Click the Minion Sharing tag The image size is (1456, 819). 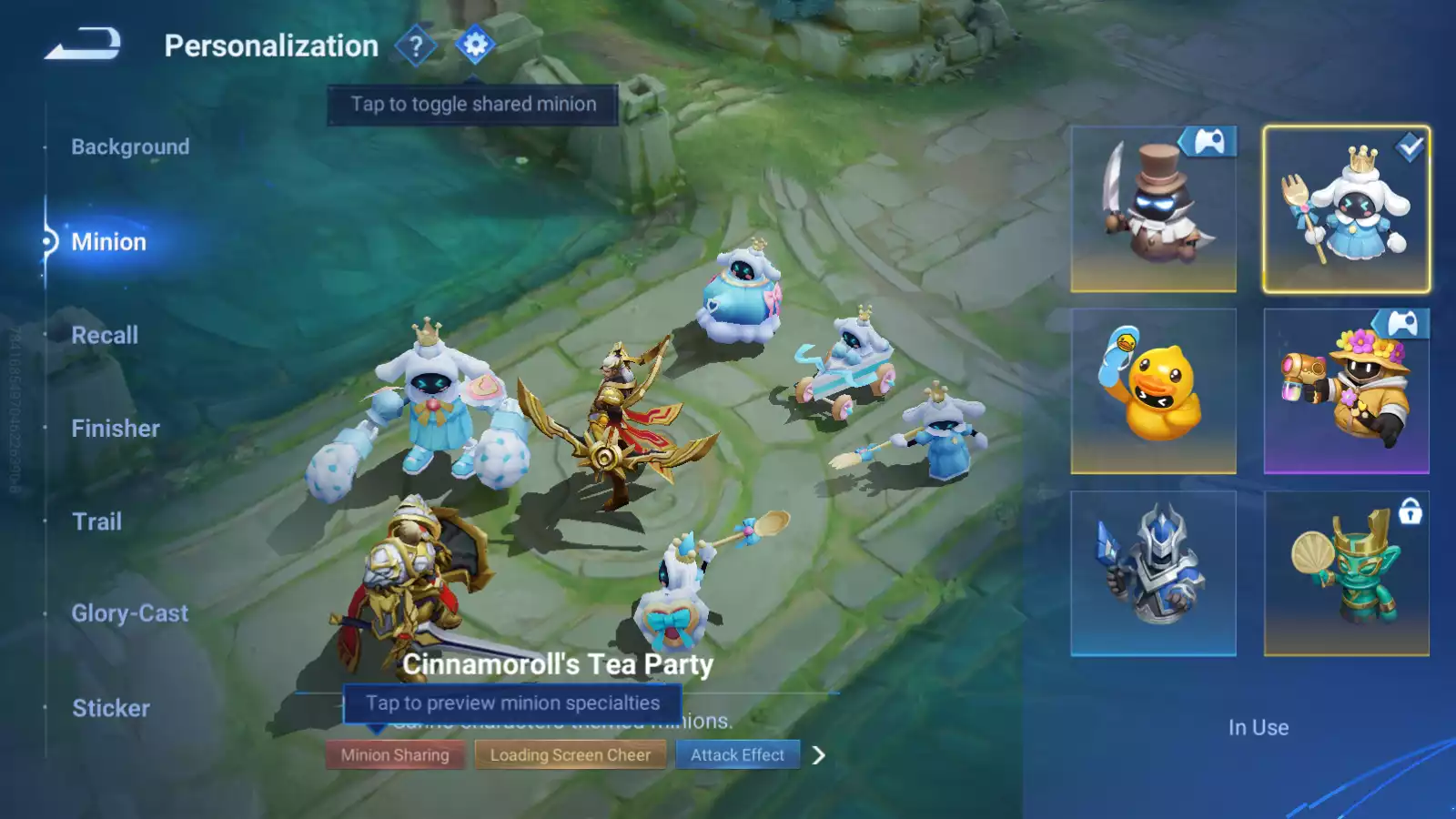395,755
